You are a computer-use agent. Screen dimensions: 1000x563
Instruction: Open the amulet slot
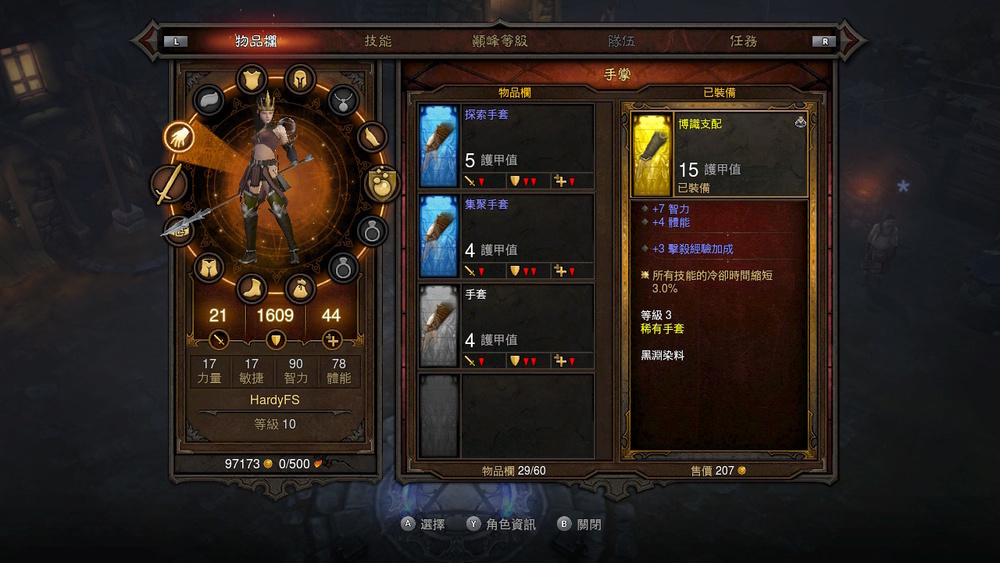[x=343, y=100]
